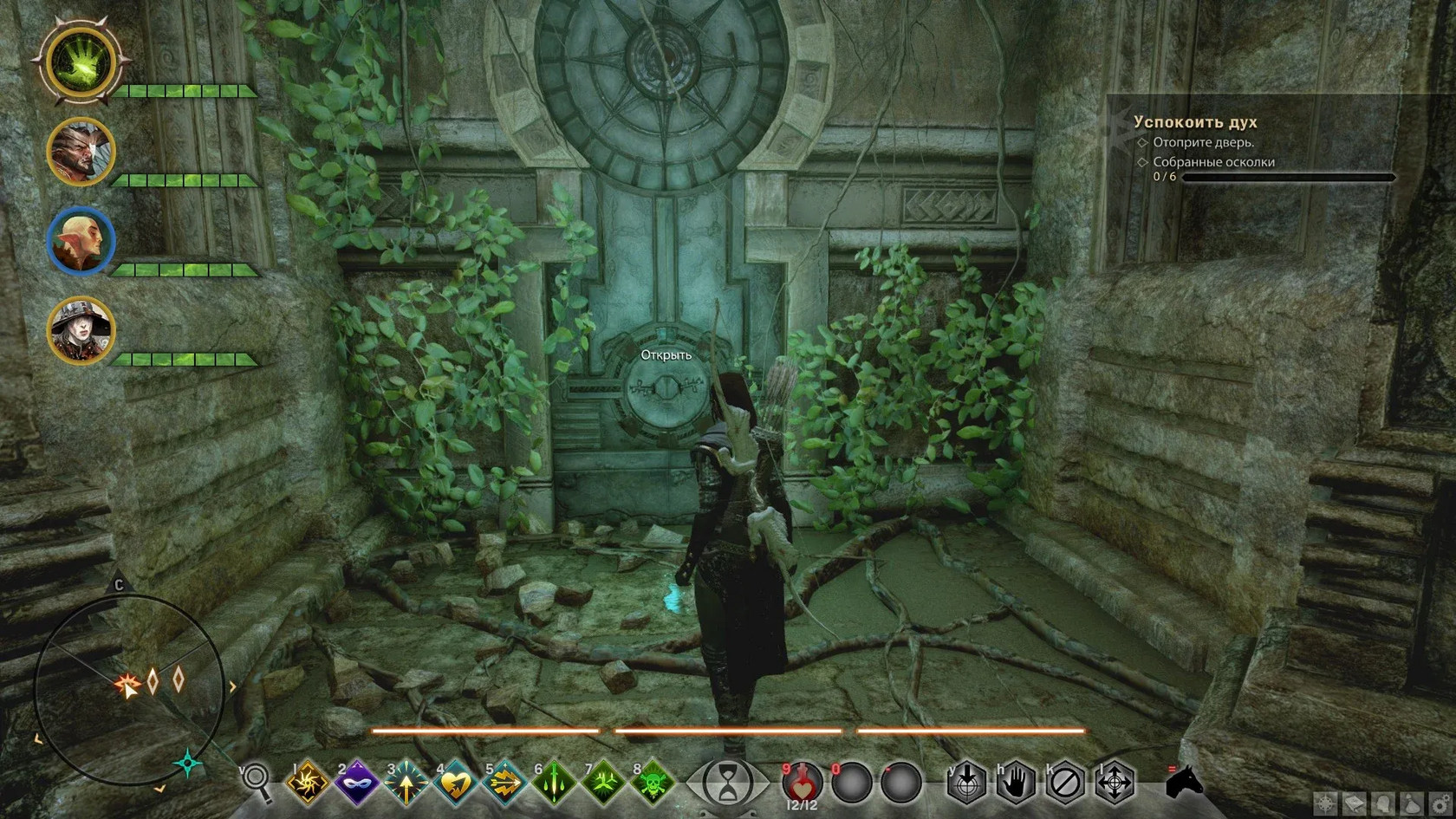Use the golden swirling blades ability
Image resolution: width=1456 pixels, height=819 pixels.
[x=308, y=783]
